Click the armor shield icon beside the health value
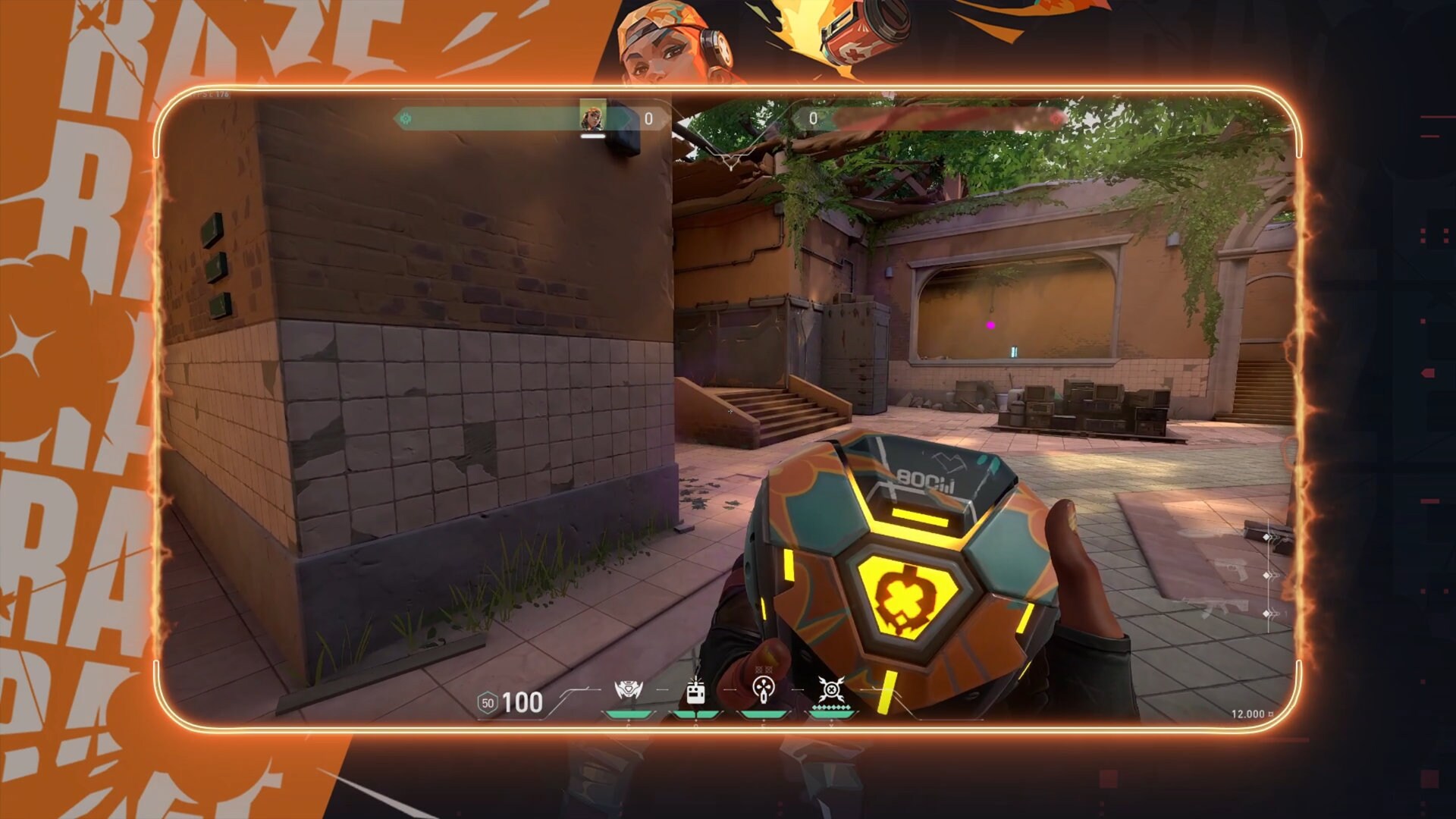This screenshot has height=819, width=1456. click(488, 703)
